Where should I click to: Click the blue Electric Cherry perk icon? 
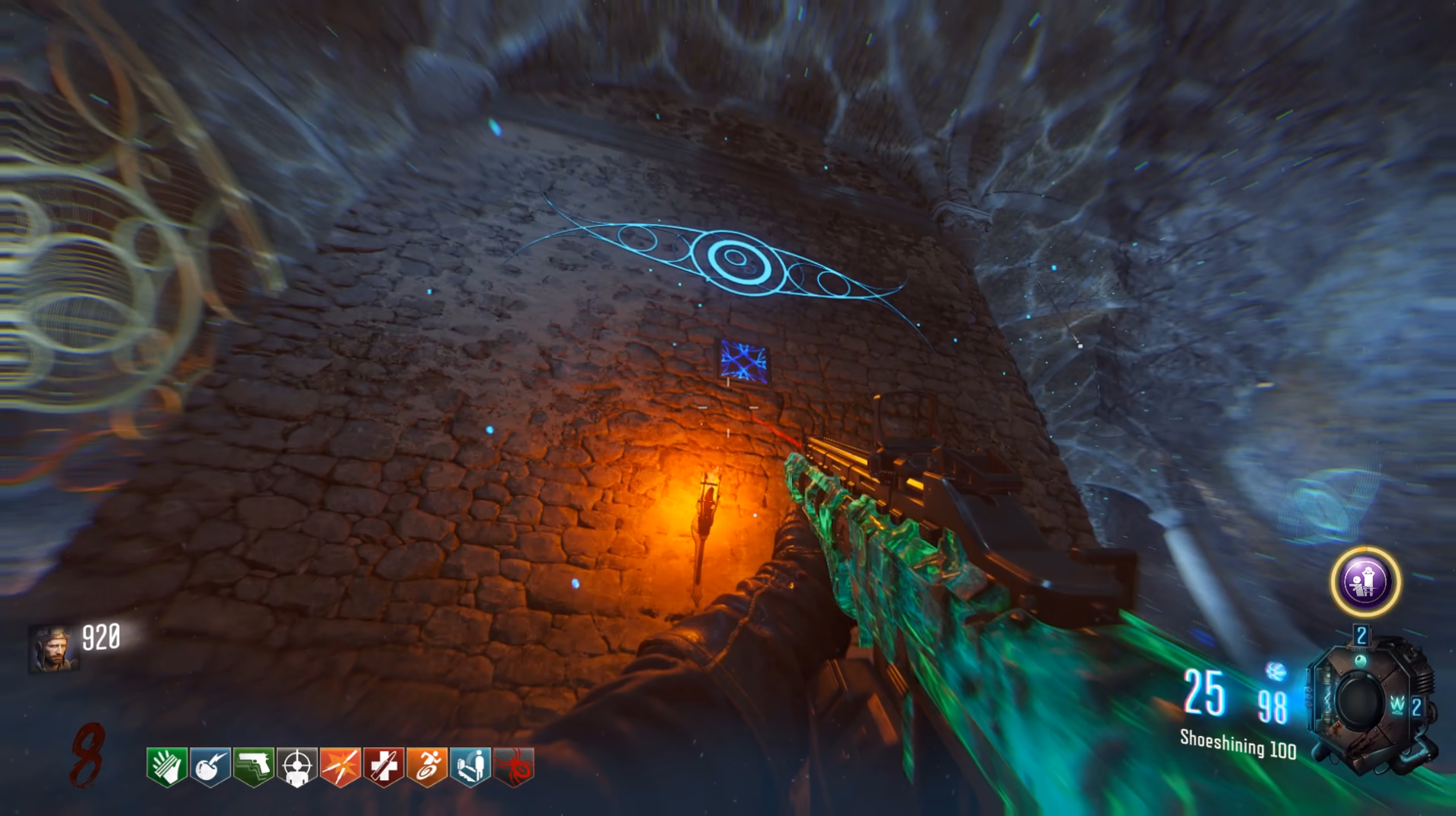[210, 766]
